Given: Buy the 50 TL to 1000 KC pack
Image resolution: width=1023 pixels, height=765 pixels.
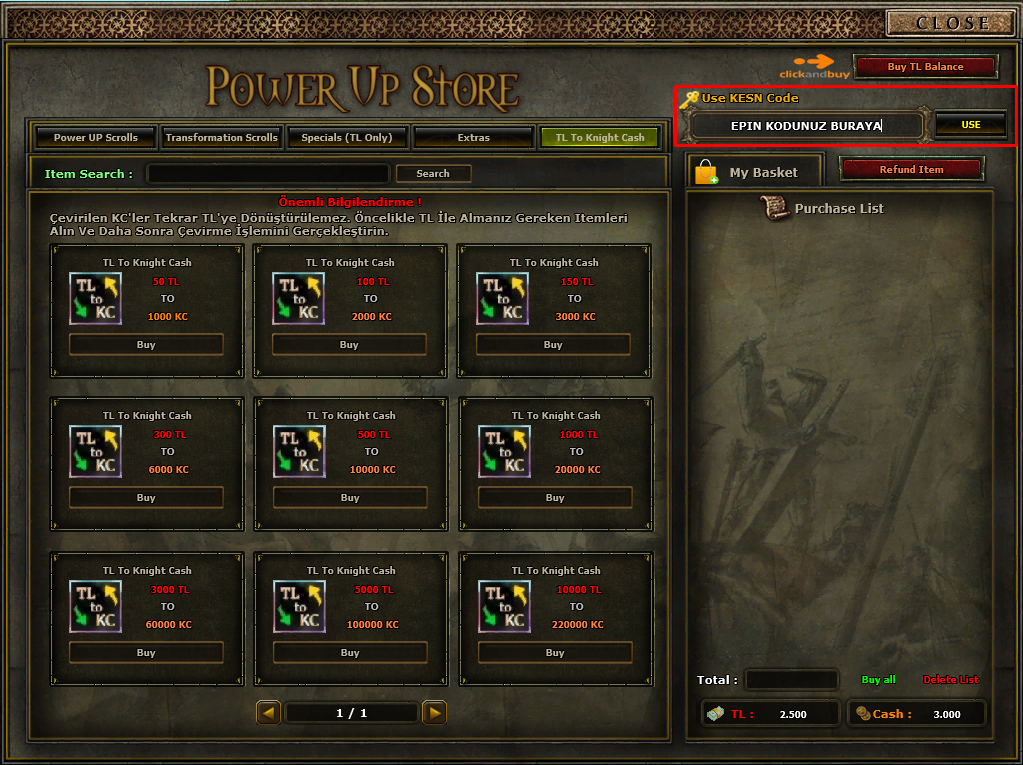Looking at the screenshot, I should click(146, 345).
